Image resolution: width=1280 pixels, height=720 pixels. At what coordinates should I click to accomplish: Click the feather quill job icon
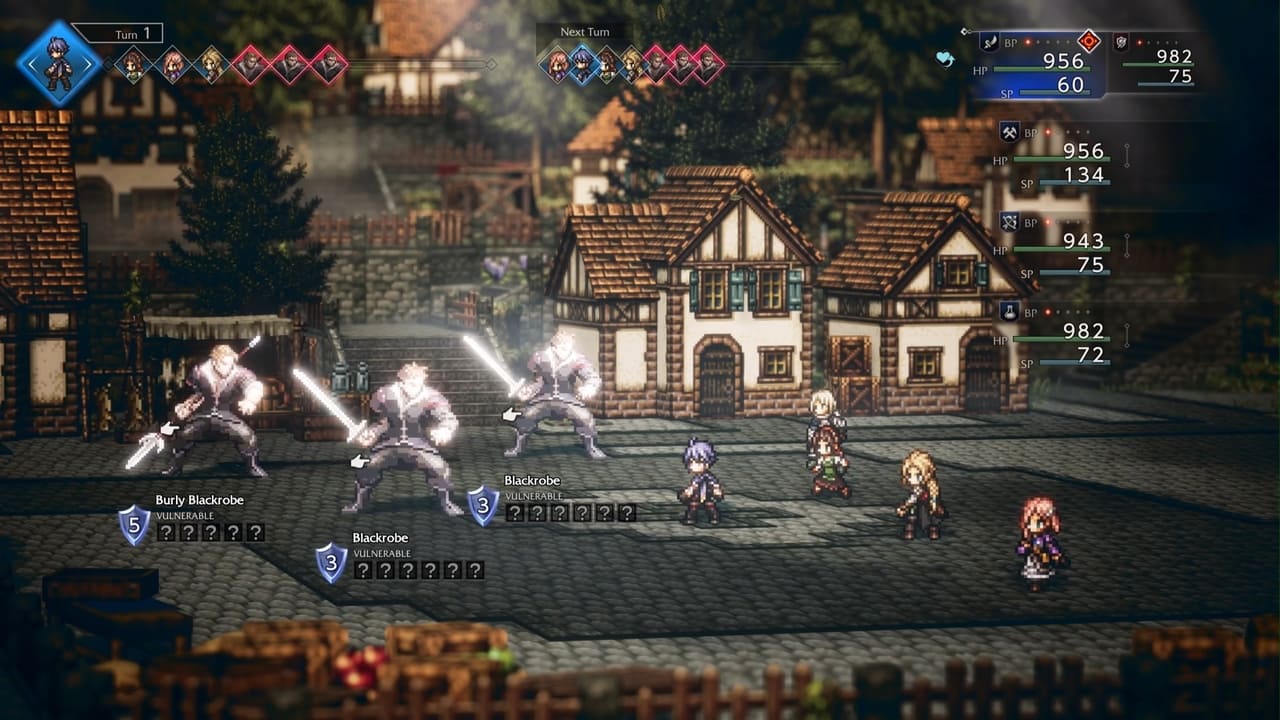(x=989, y=41)
